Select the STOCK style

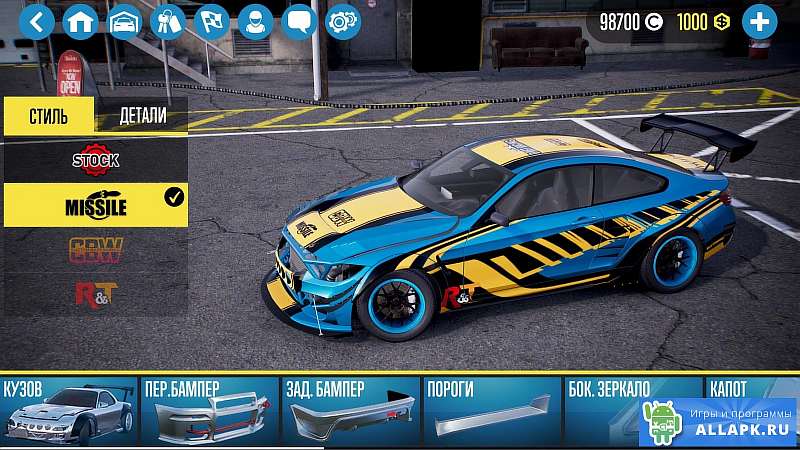[95, 159]
